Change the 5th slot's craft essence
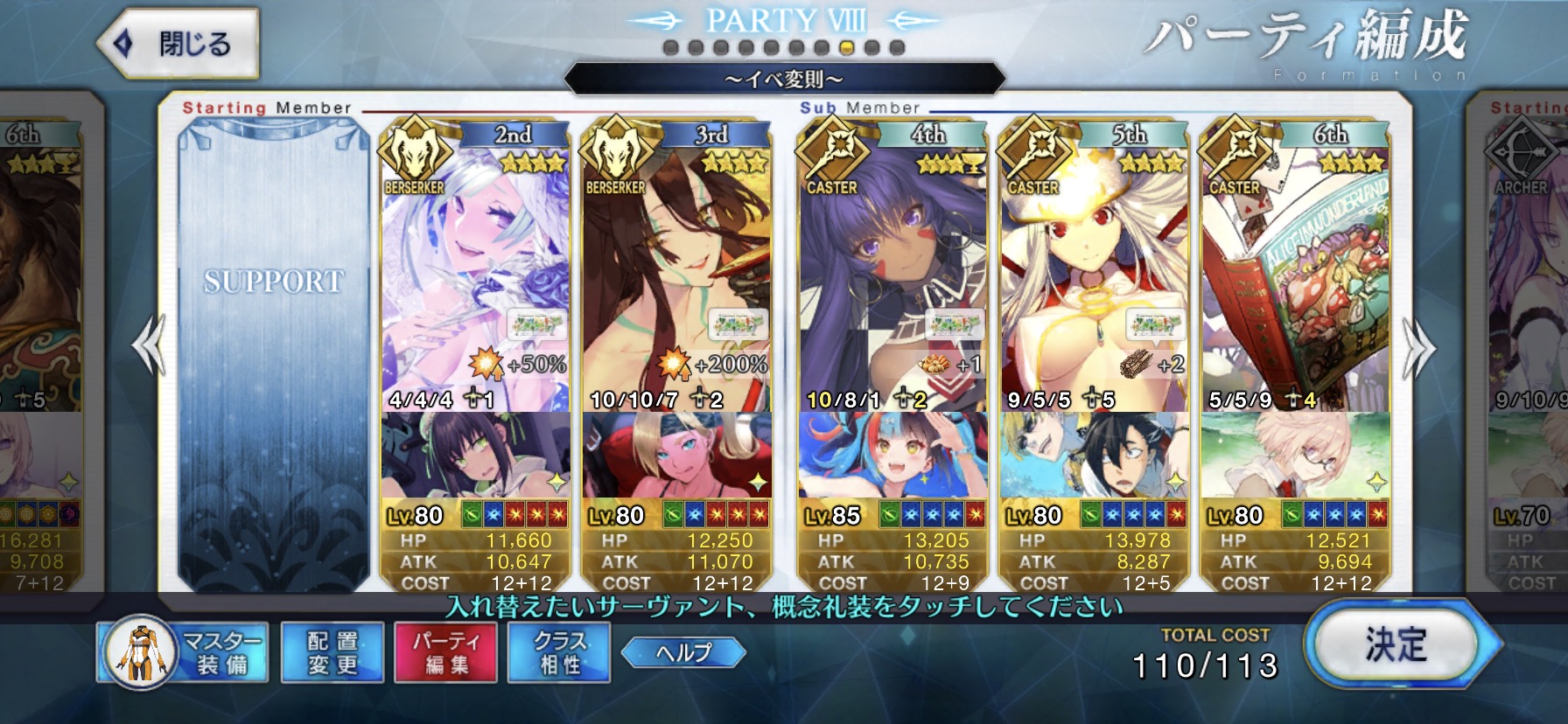The width and height of the screenshot is (1568, 724). pyautogui.click(x=1093, y=455)
